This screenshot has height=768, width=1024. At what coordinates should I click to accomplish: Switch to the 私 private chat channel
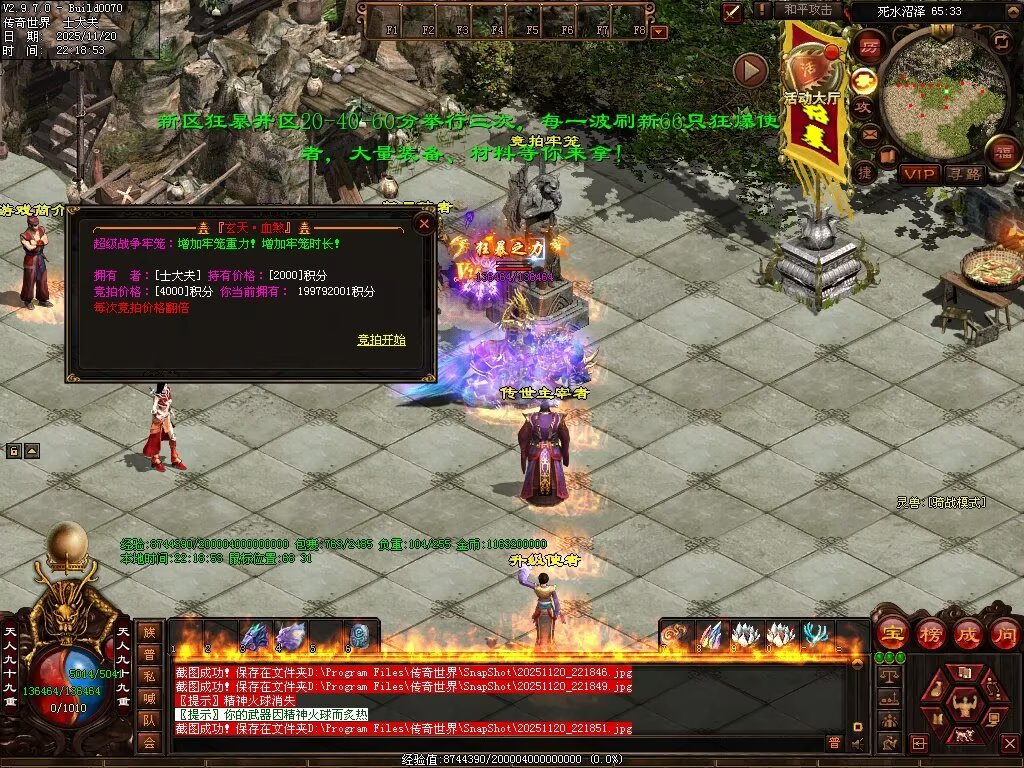pyautogui.click(x=149, y=676)
